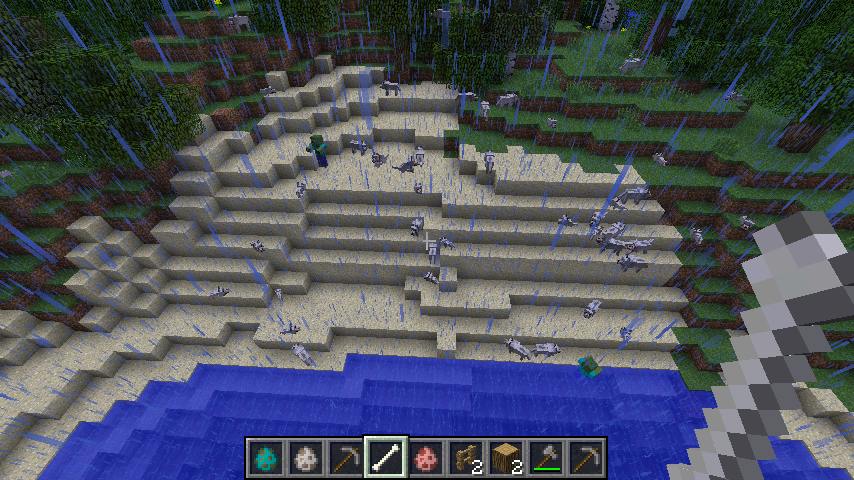
Task: Equip the stone axe from the hotbar
Action: 545,457
